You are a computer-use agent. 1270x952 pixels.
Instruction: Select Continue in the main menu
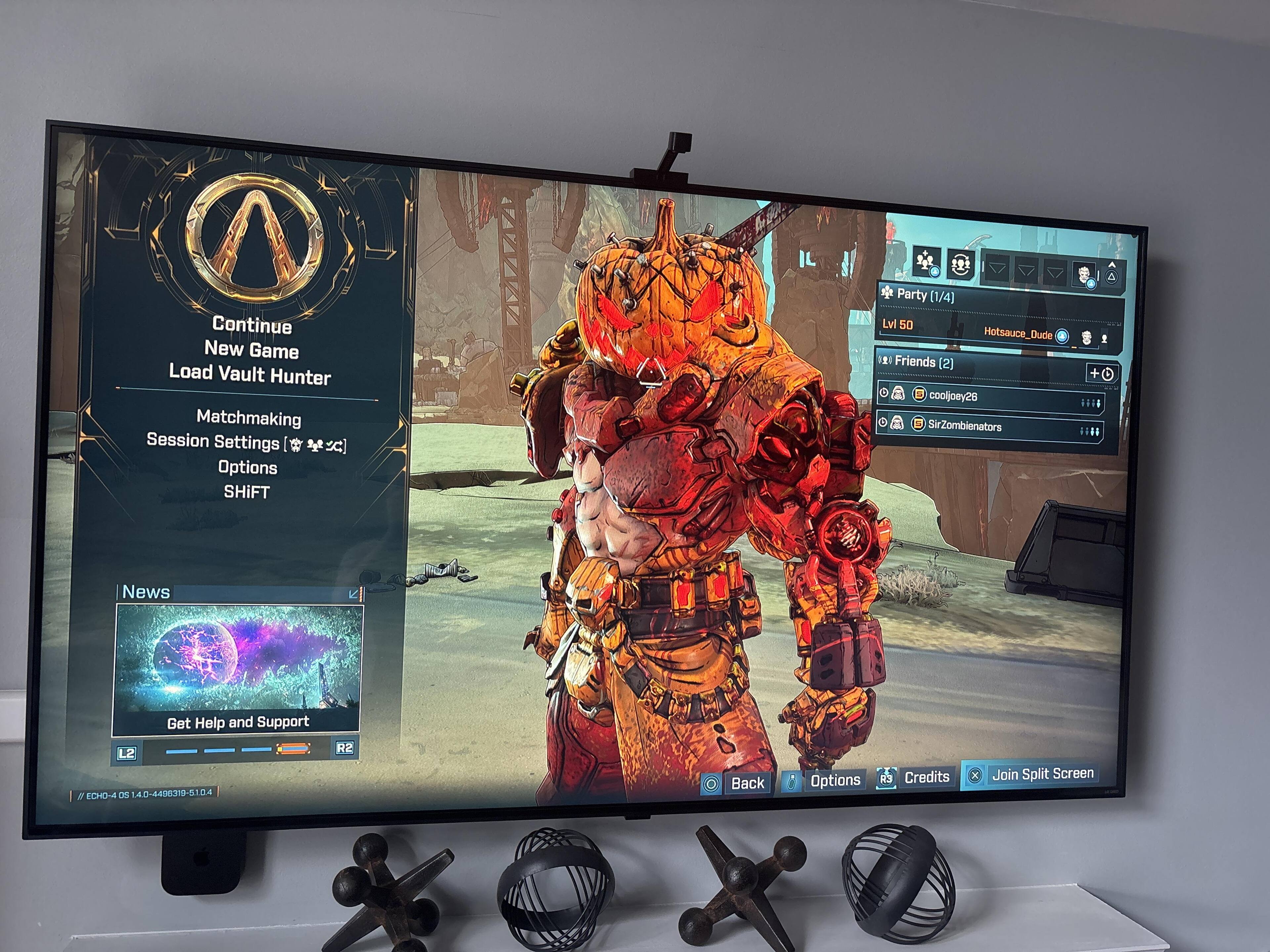point(252,325)
